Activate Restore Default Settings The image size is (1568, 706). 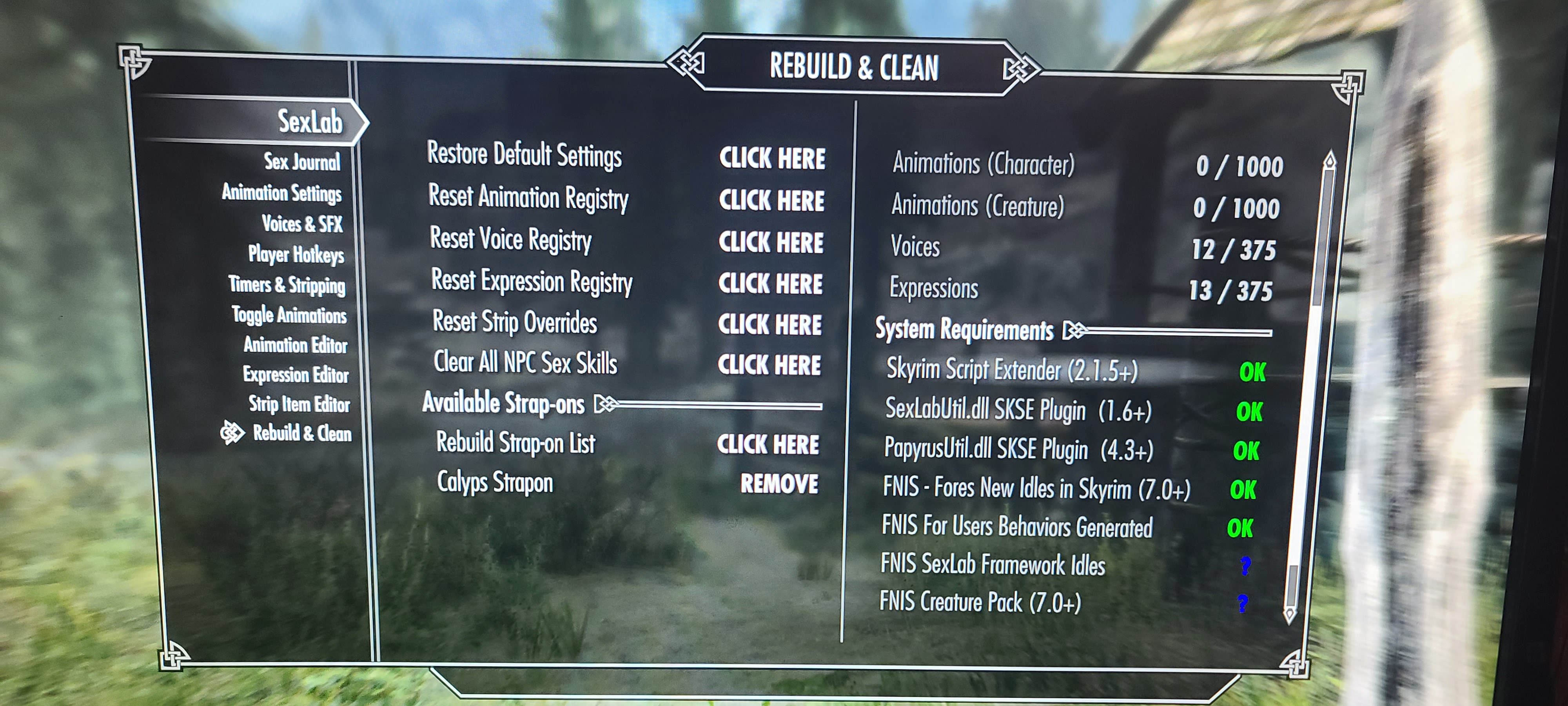click(x=772, y=158)
